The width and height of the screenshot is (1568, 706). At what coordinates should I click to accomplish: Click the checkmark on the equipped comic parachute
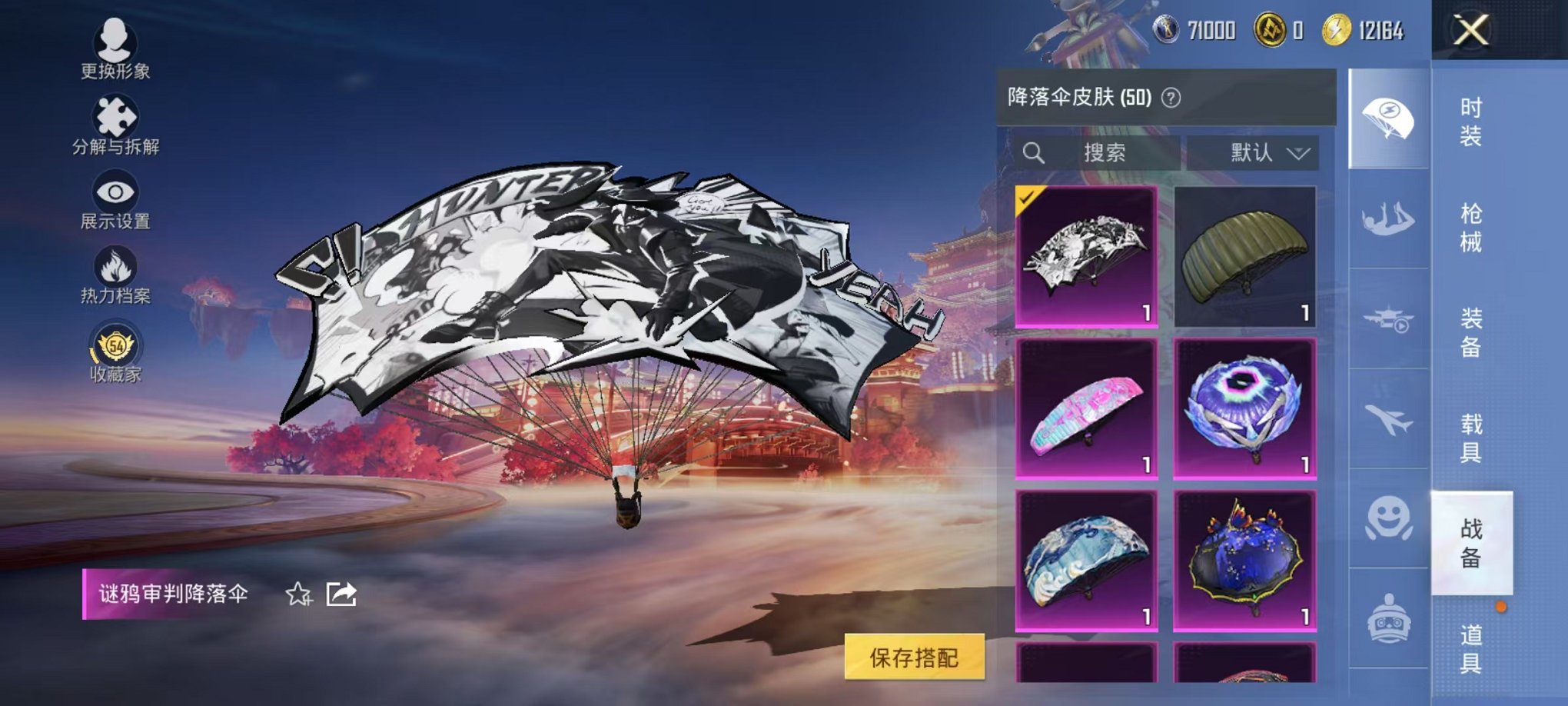pos(1028,198)
